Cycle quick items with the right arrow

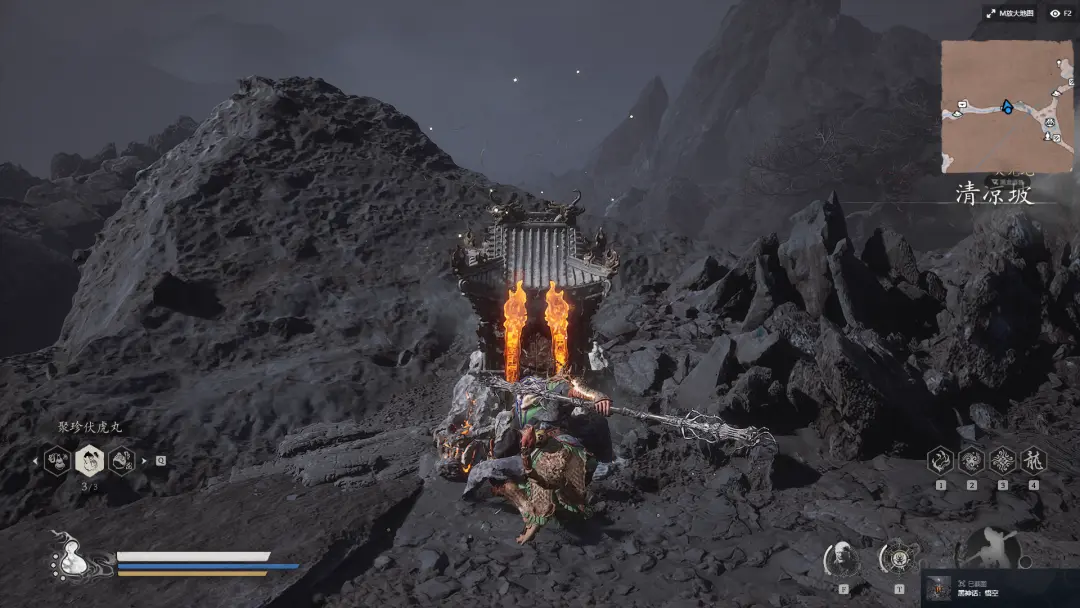[x=144, y=461]
